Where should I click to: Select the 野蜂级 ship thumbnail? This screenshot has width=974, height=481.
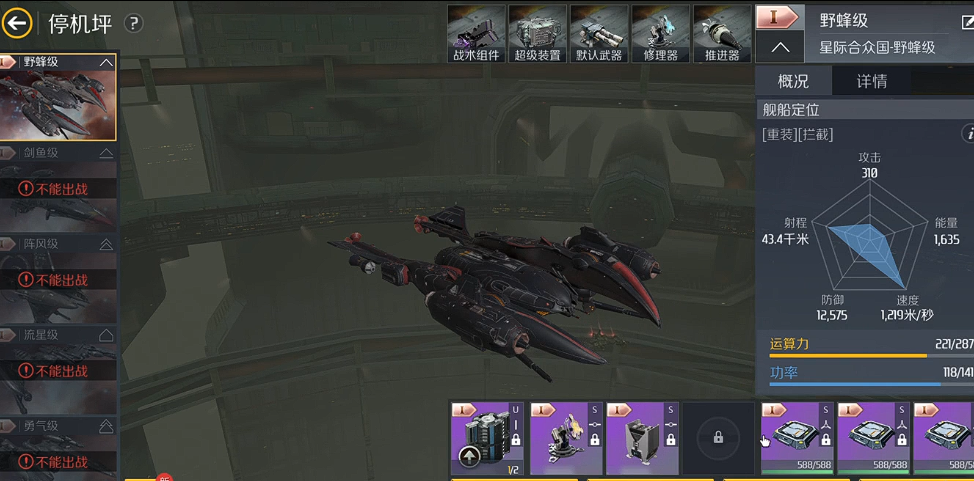(58, 97)
